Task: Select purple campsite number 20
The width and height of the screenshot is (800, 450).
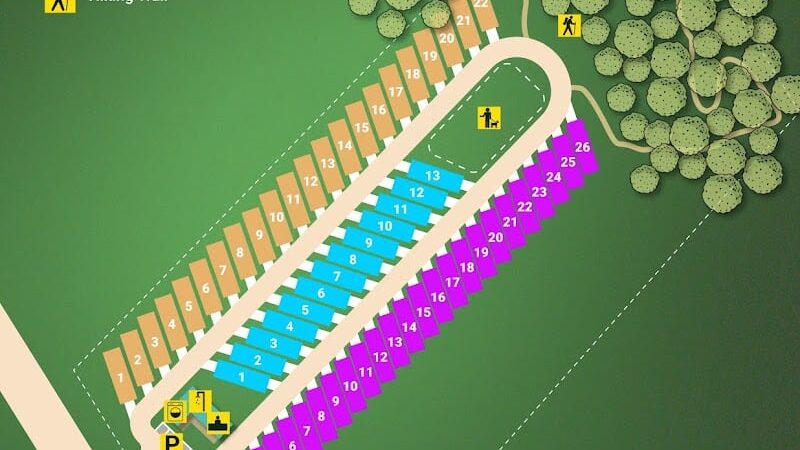Action: click(495, 238)
